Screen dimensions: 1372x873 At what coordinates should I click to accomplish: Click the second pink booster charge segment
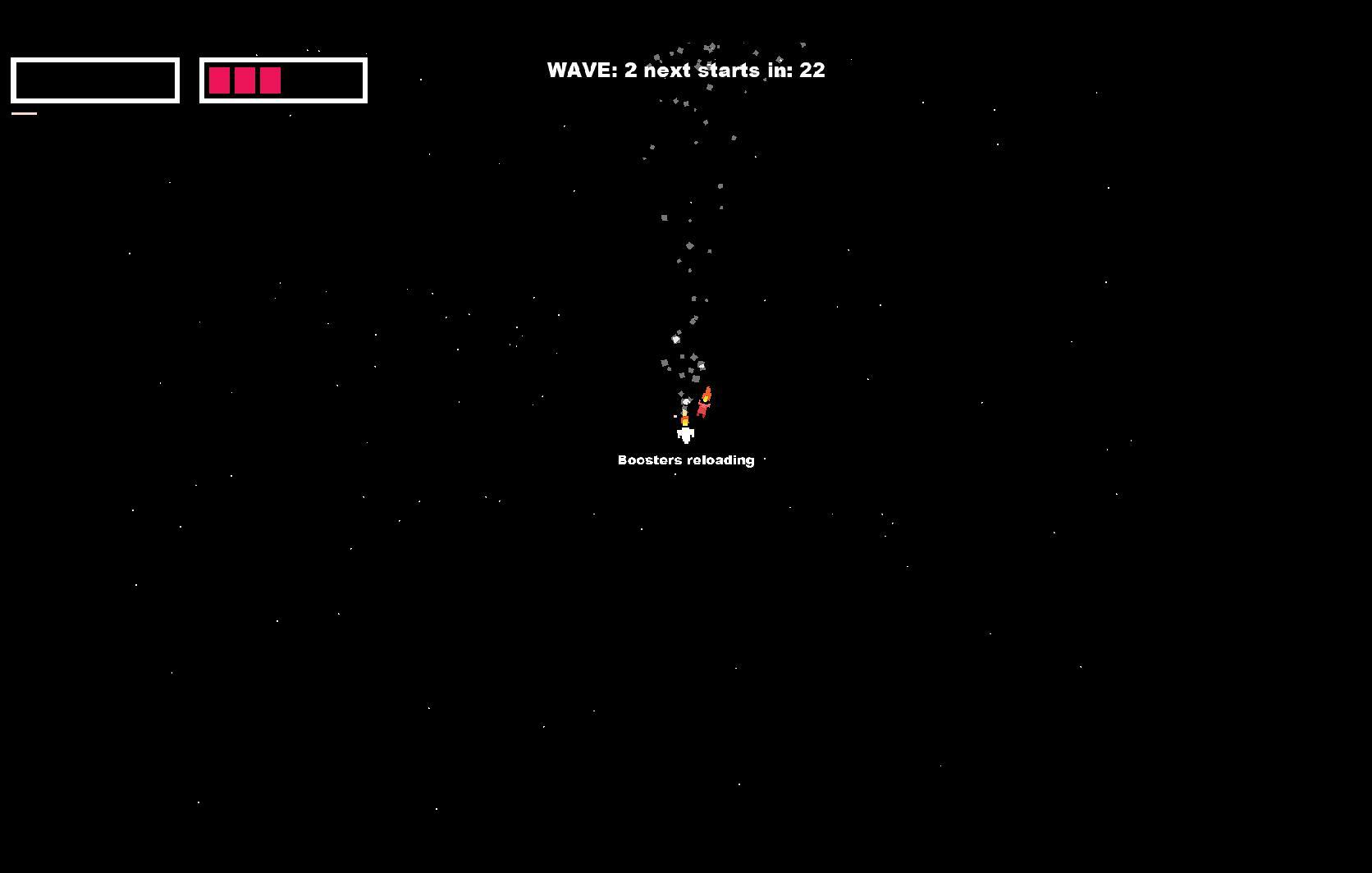pos(247,80)
